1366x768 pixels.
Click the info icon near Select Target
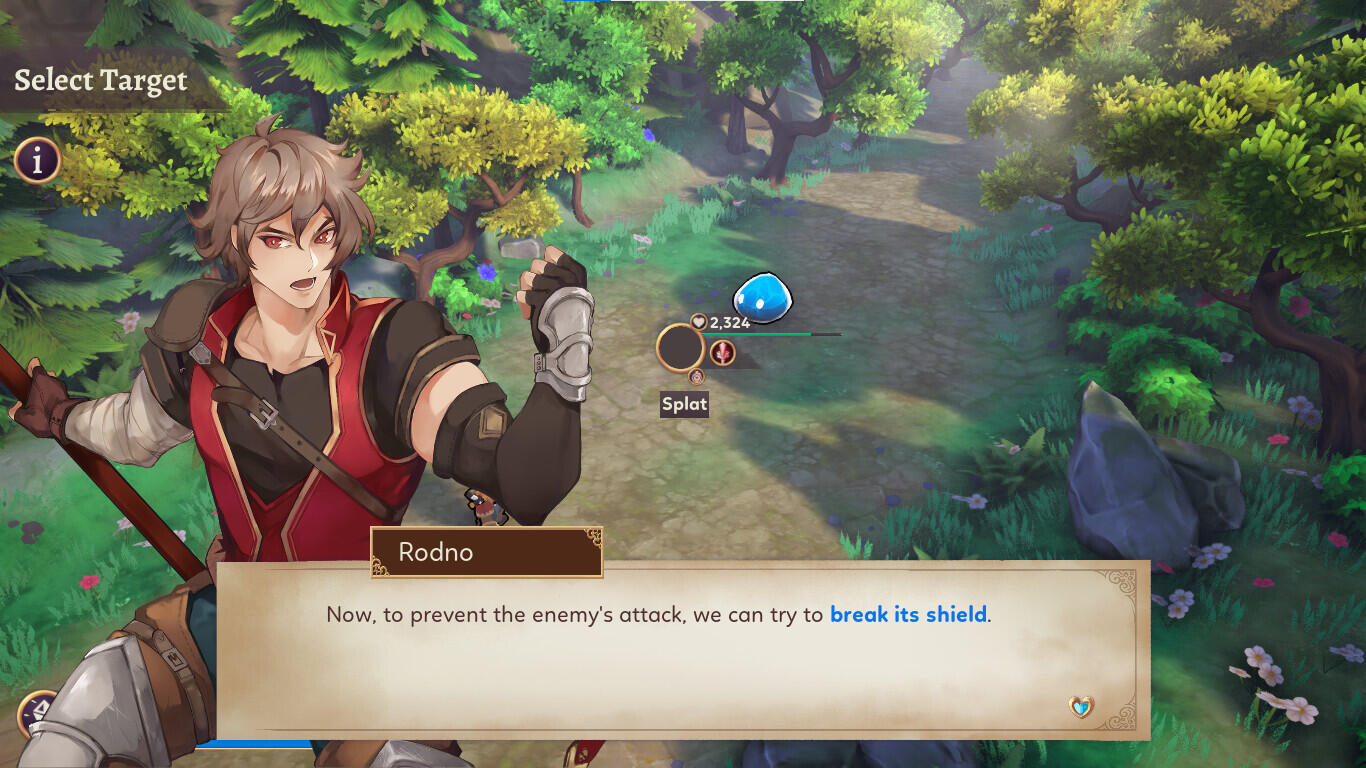(36, 160)
